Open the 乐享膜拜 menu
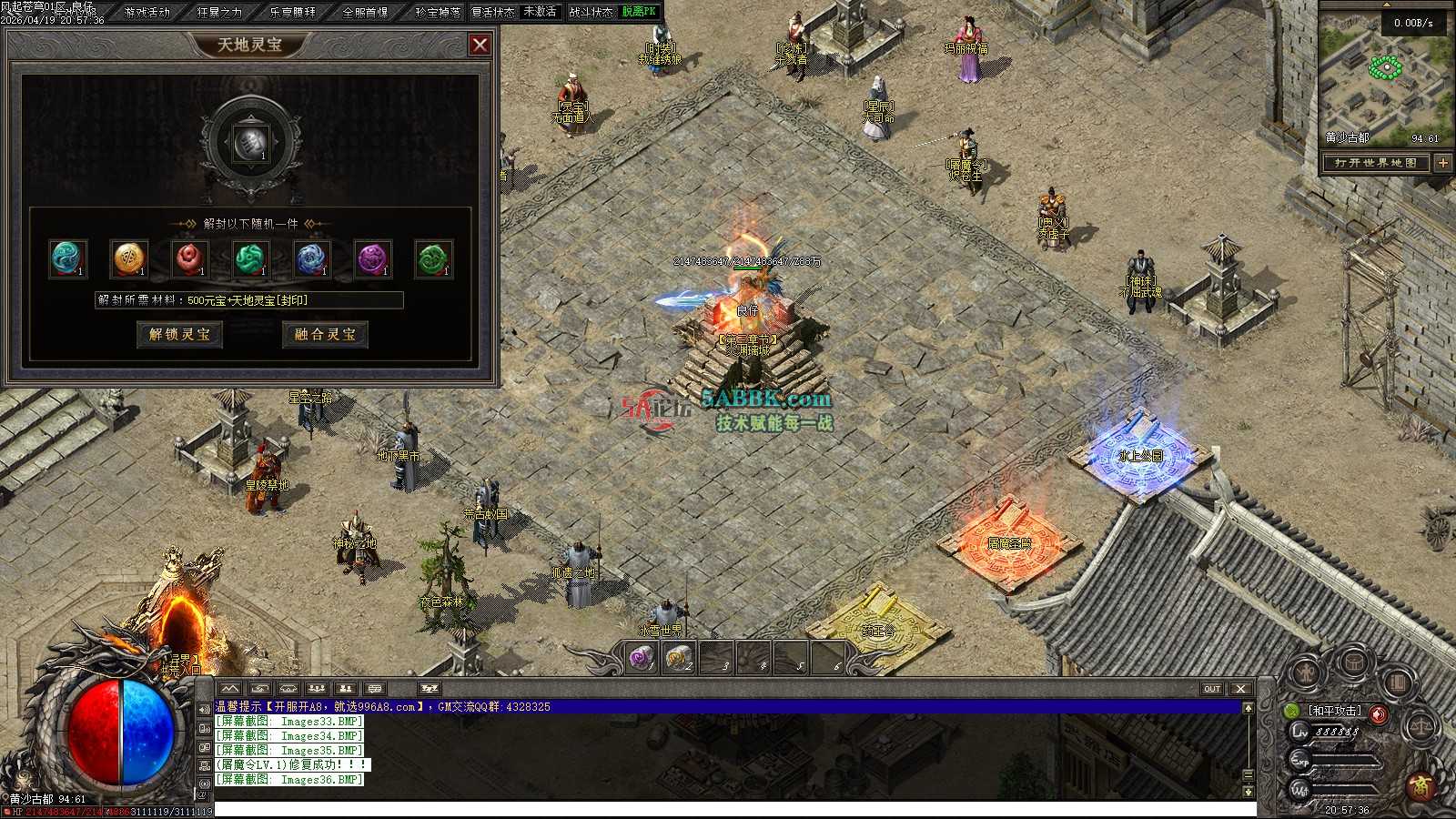The image size is (1456, 819). pyautogui.click(x=292, y=12)
